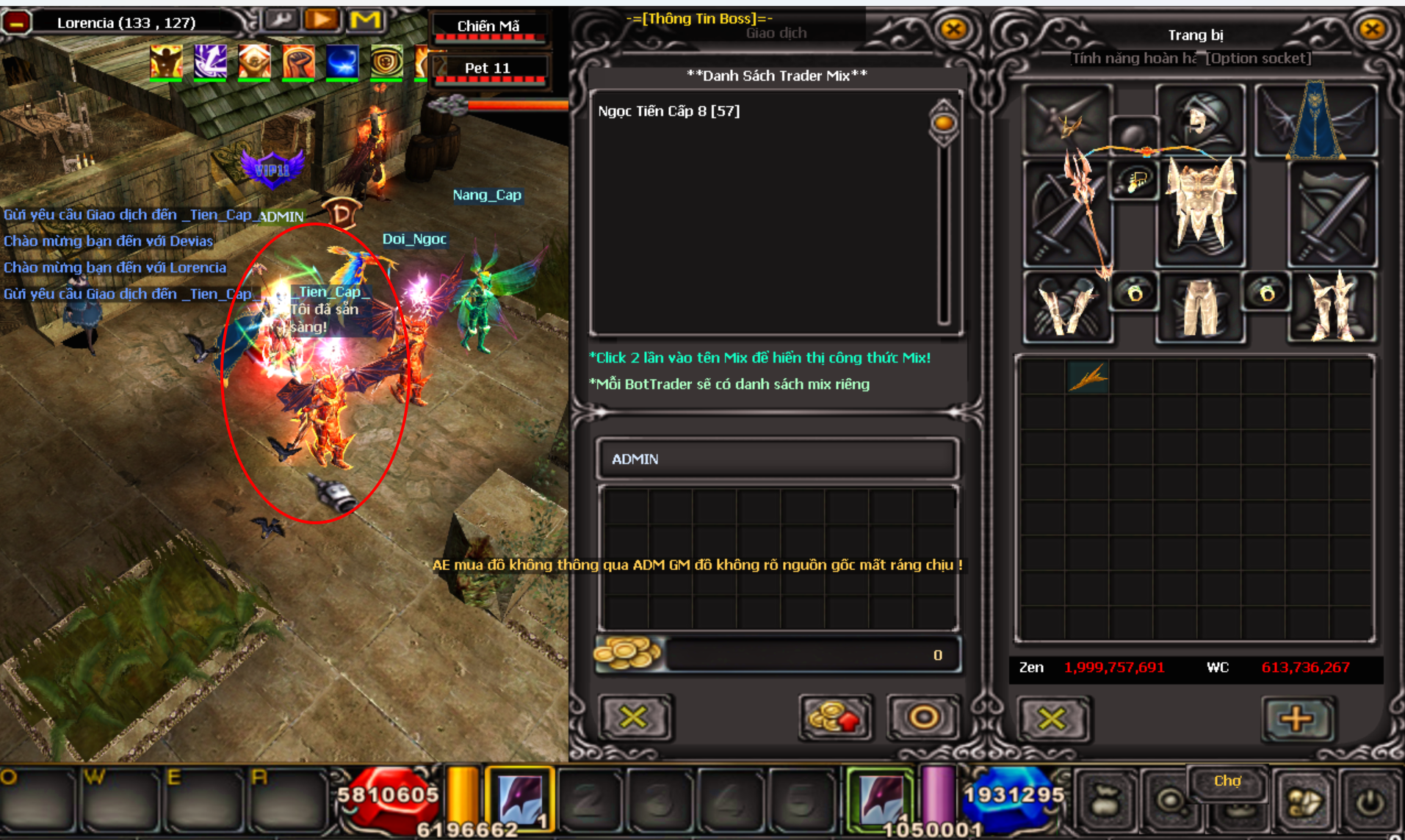Click the equipped helmet slot
Viewport: 1405px width, 840px height.
coord(1200,120)
